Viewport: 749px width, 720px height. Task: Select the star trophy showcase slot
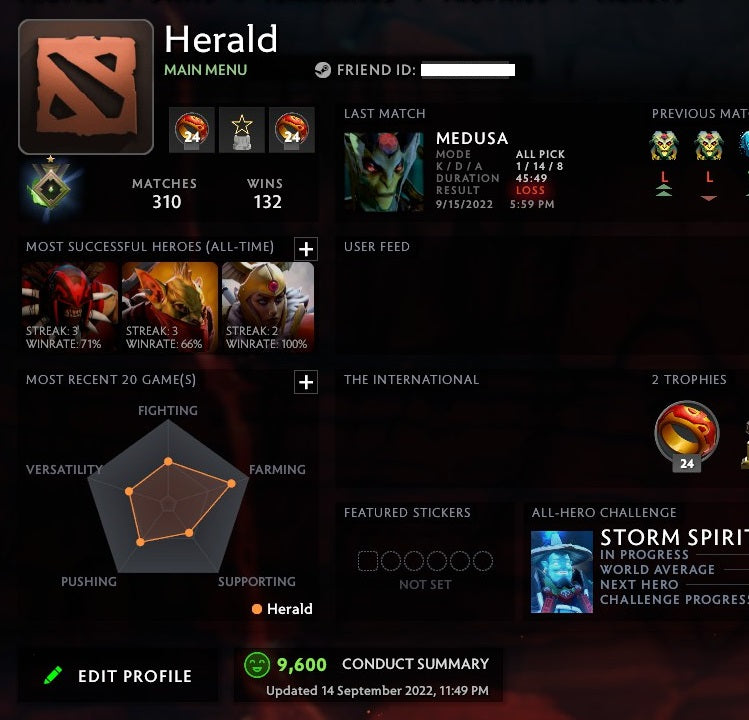[x=242, y=130]
